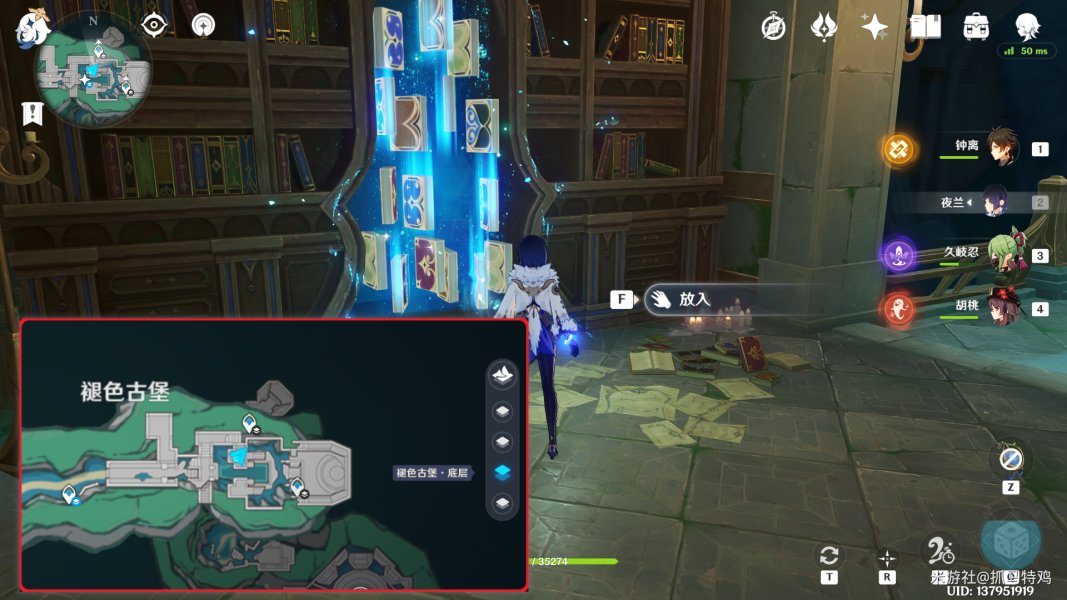Click the mountain icon atop the layer selector
Screen dimensions: 1067x600
(503, 375)
